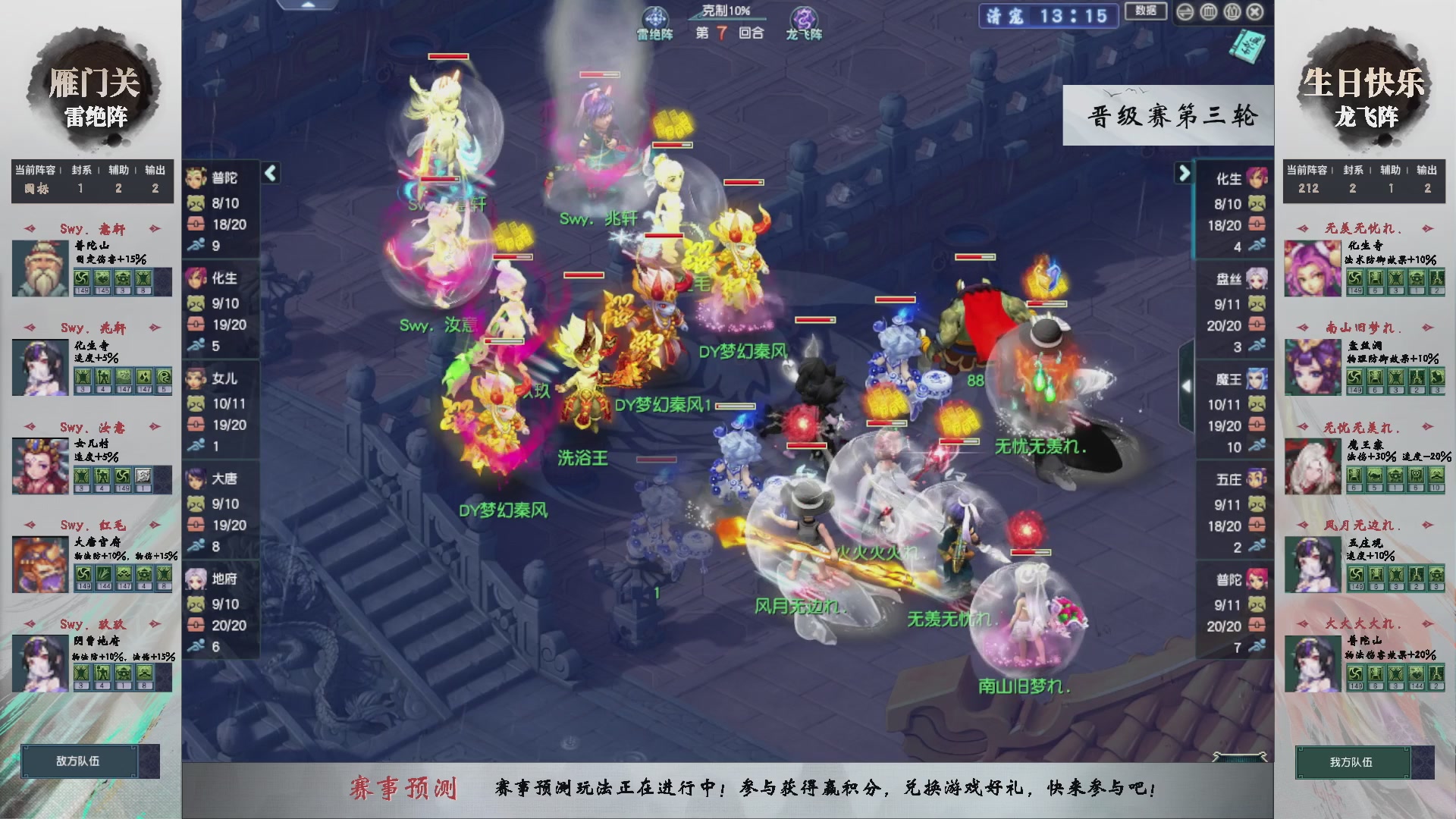
Task: Collapse the left 普陀 unit panel with its chevron
Action: click(x=269, y=173)
